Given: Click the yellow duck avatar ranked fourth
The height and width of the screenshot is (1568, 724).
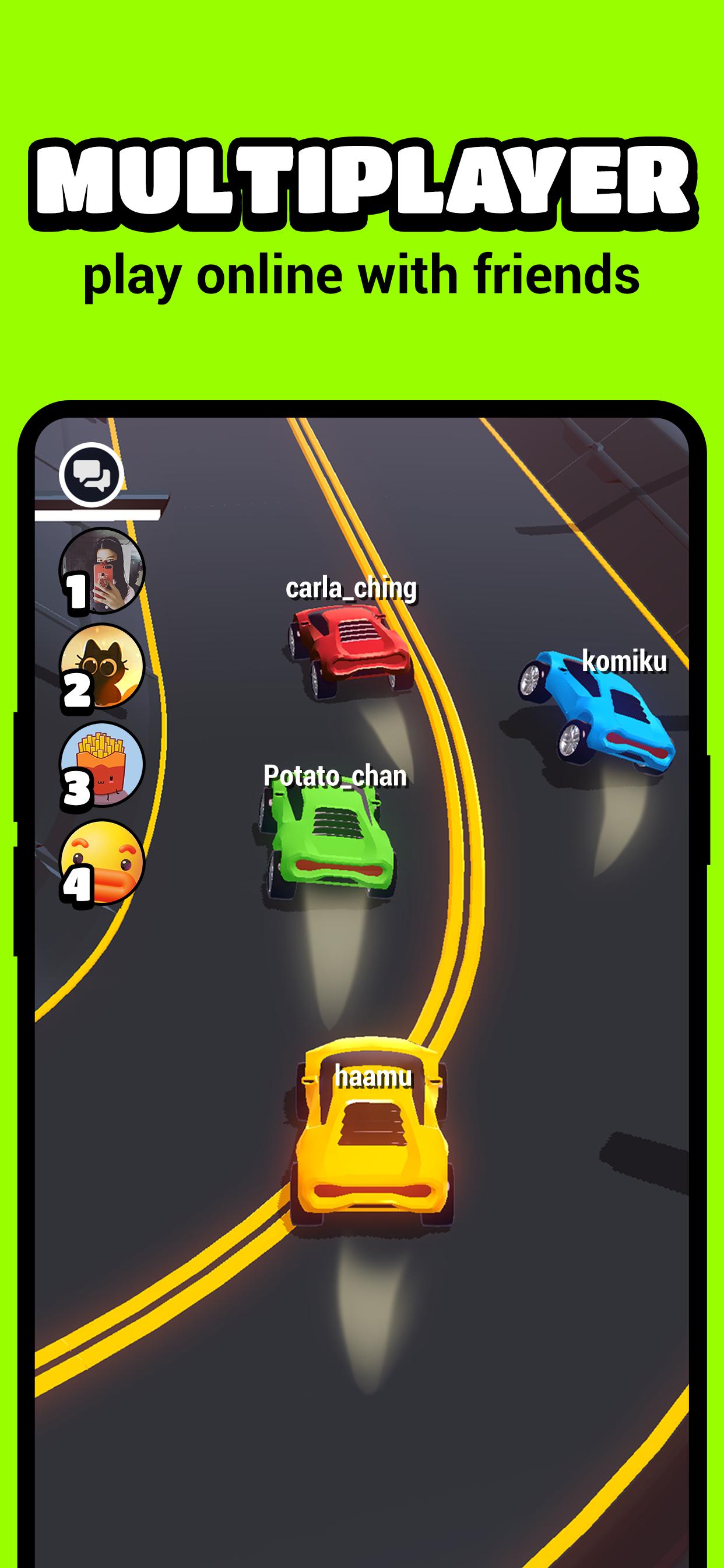Looking at the screenshot, I should (x=102, y=862).
